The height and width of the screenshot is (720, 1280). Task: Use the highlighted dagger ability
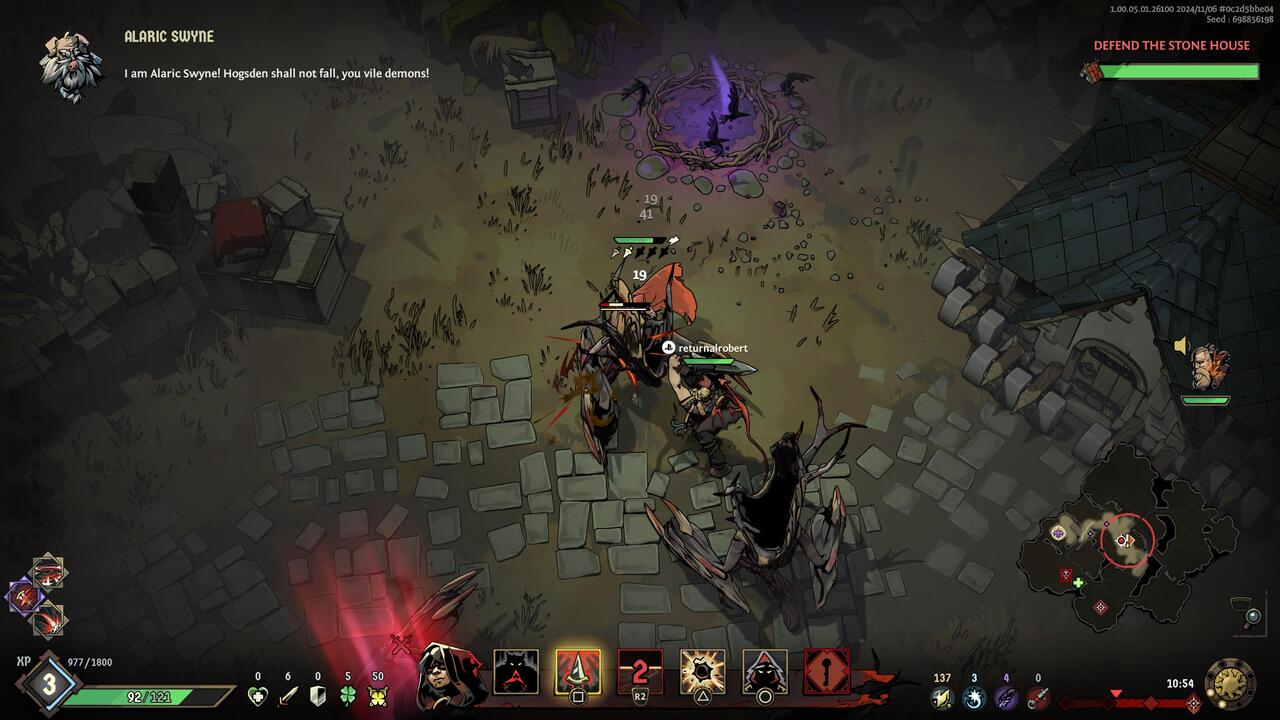click(x=578, y=672)
